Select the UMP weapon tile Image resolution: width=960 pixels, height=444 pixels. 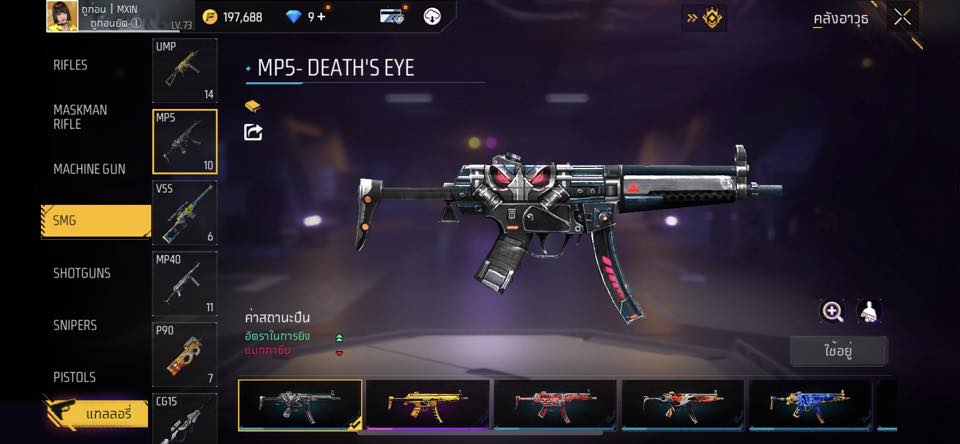184,70
